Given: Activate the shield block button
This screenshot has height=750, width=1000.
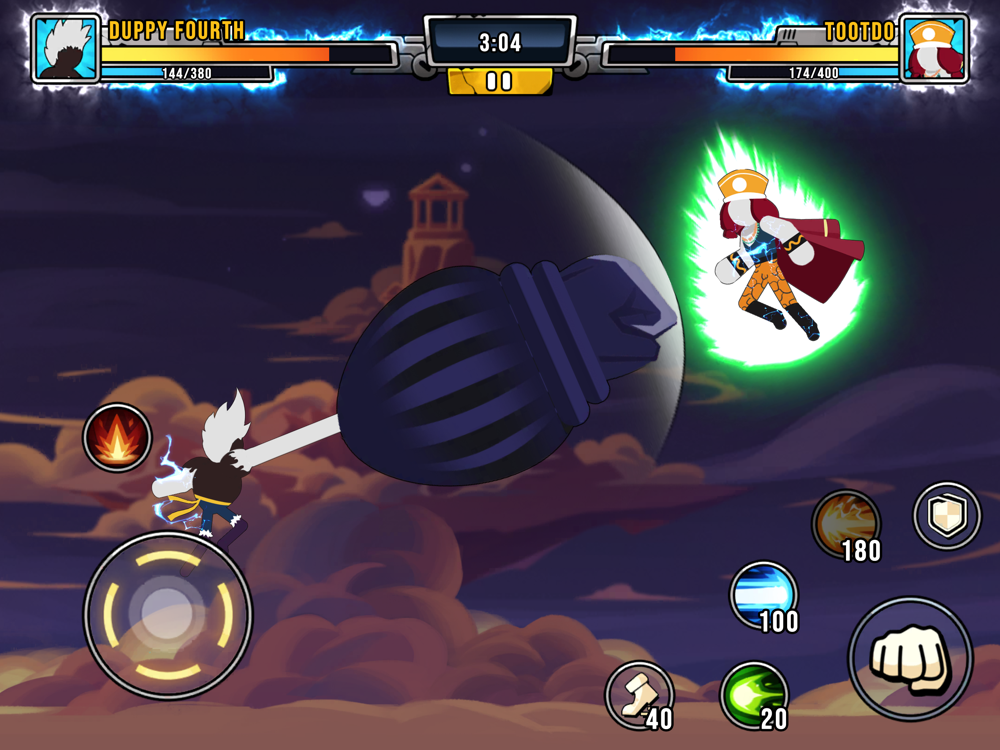Looking at the screenshot, I should [946, 516].
